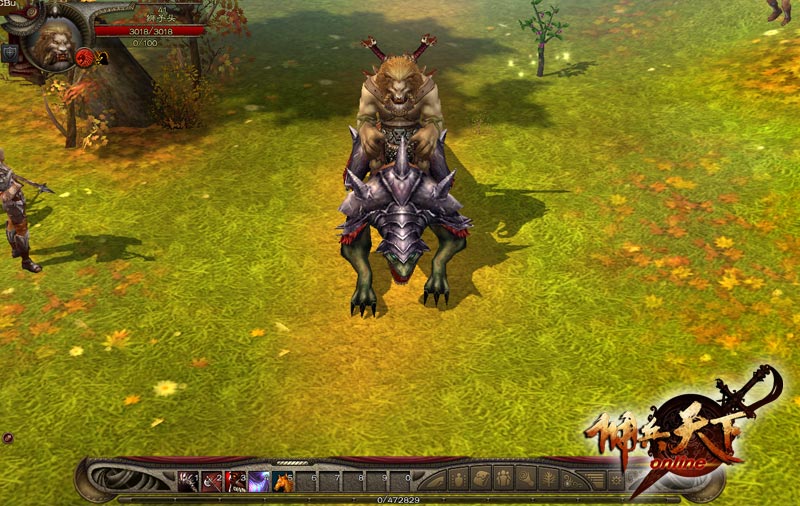The image size is (800, 506).
Task: Cast the purple lightning skill in slot 4
Action: 260,481
